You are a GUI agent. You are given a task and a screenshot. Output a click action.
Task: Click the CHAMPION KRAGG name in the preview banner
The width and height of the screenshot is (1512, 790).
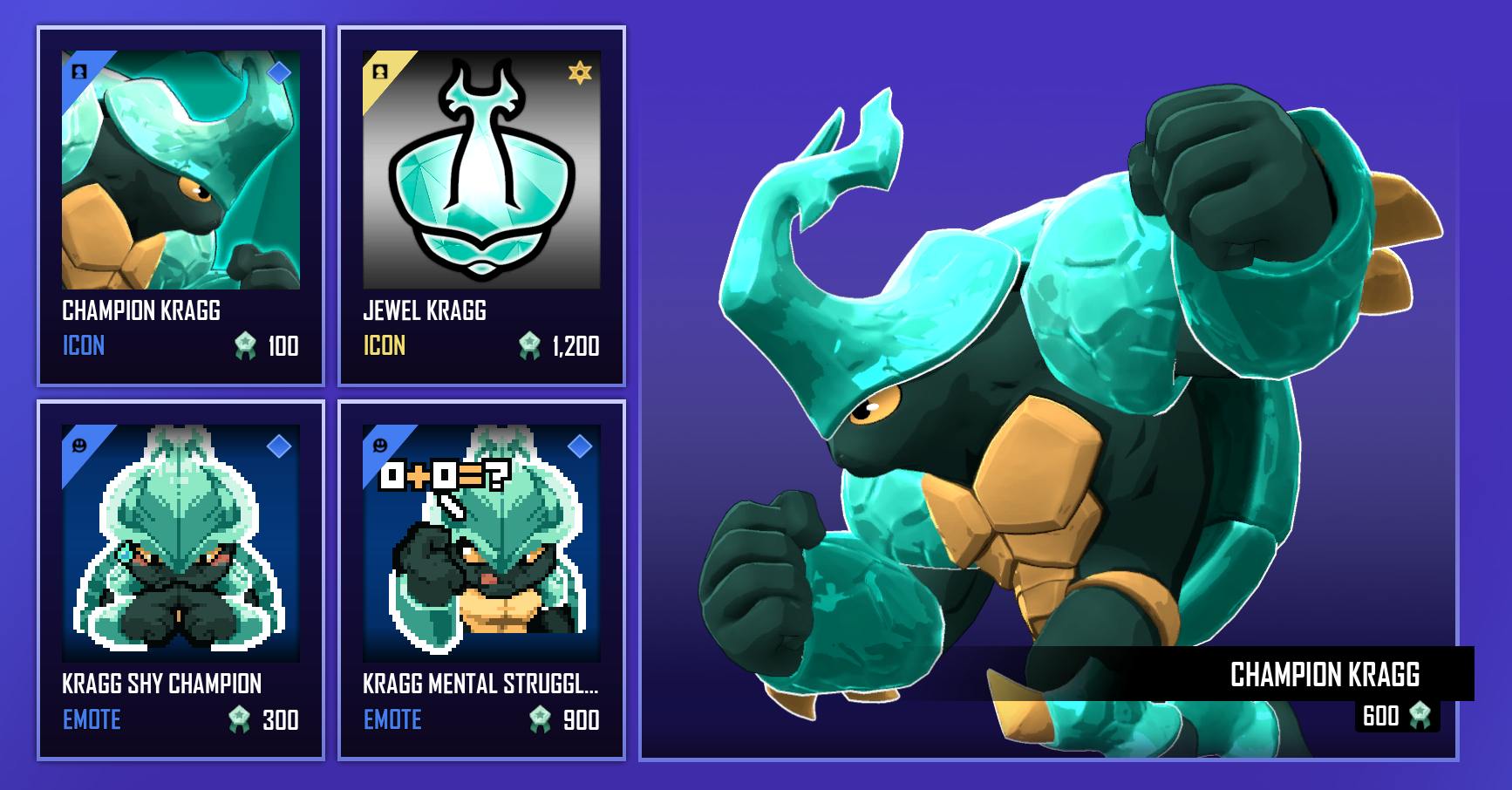pos(1326,675)
